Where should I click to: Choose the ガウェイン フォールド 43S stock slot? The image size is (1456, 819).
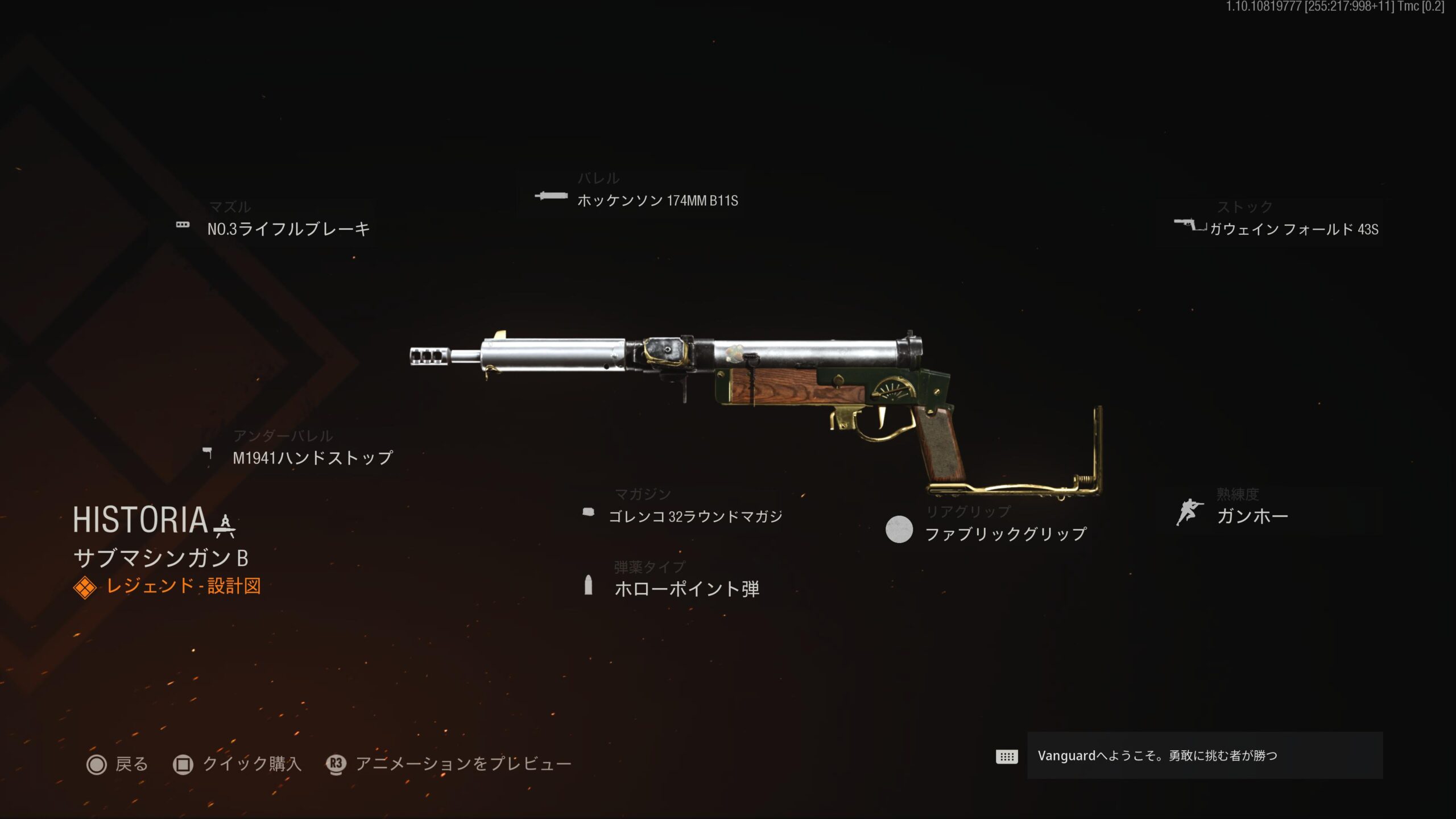tap(1293, 229)
